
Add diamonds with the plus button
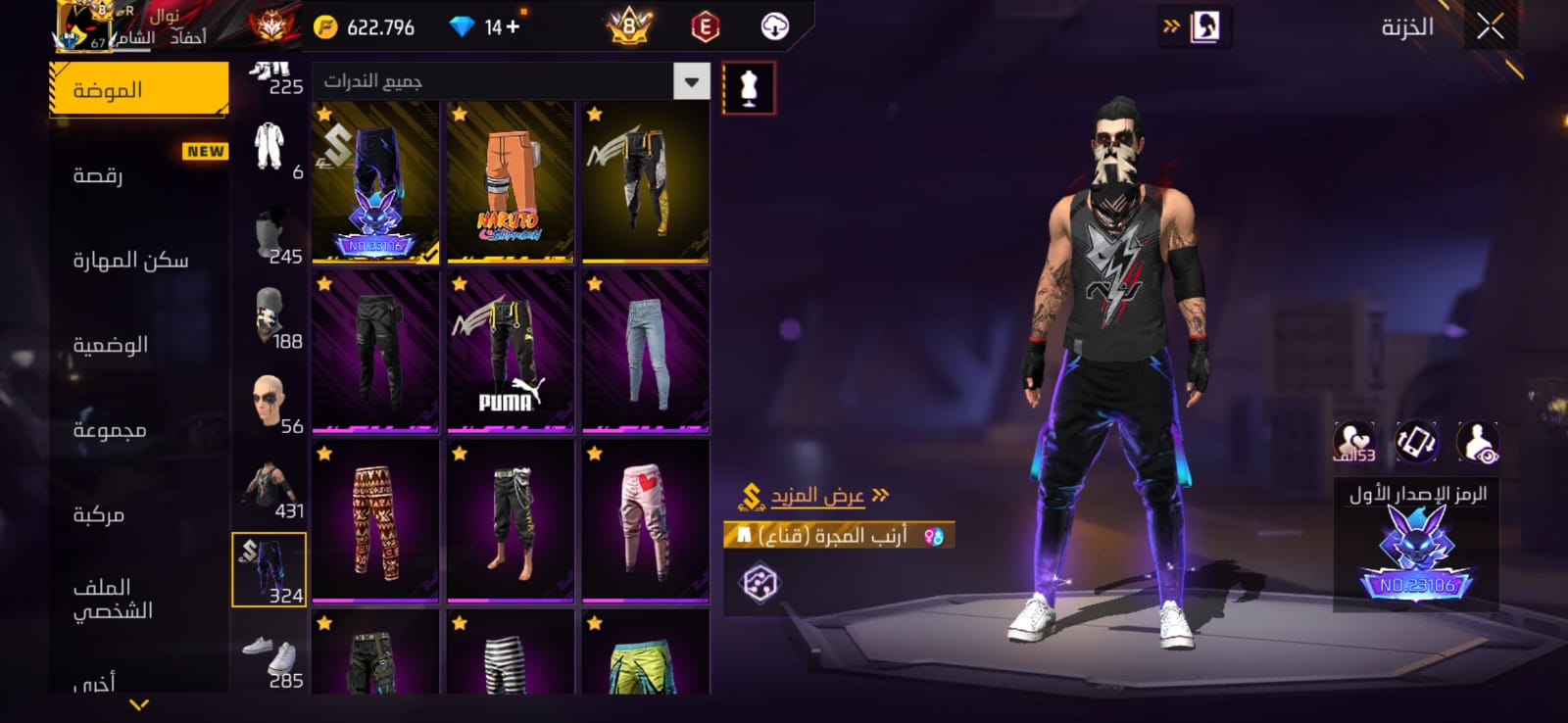(513, 27)
